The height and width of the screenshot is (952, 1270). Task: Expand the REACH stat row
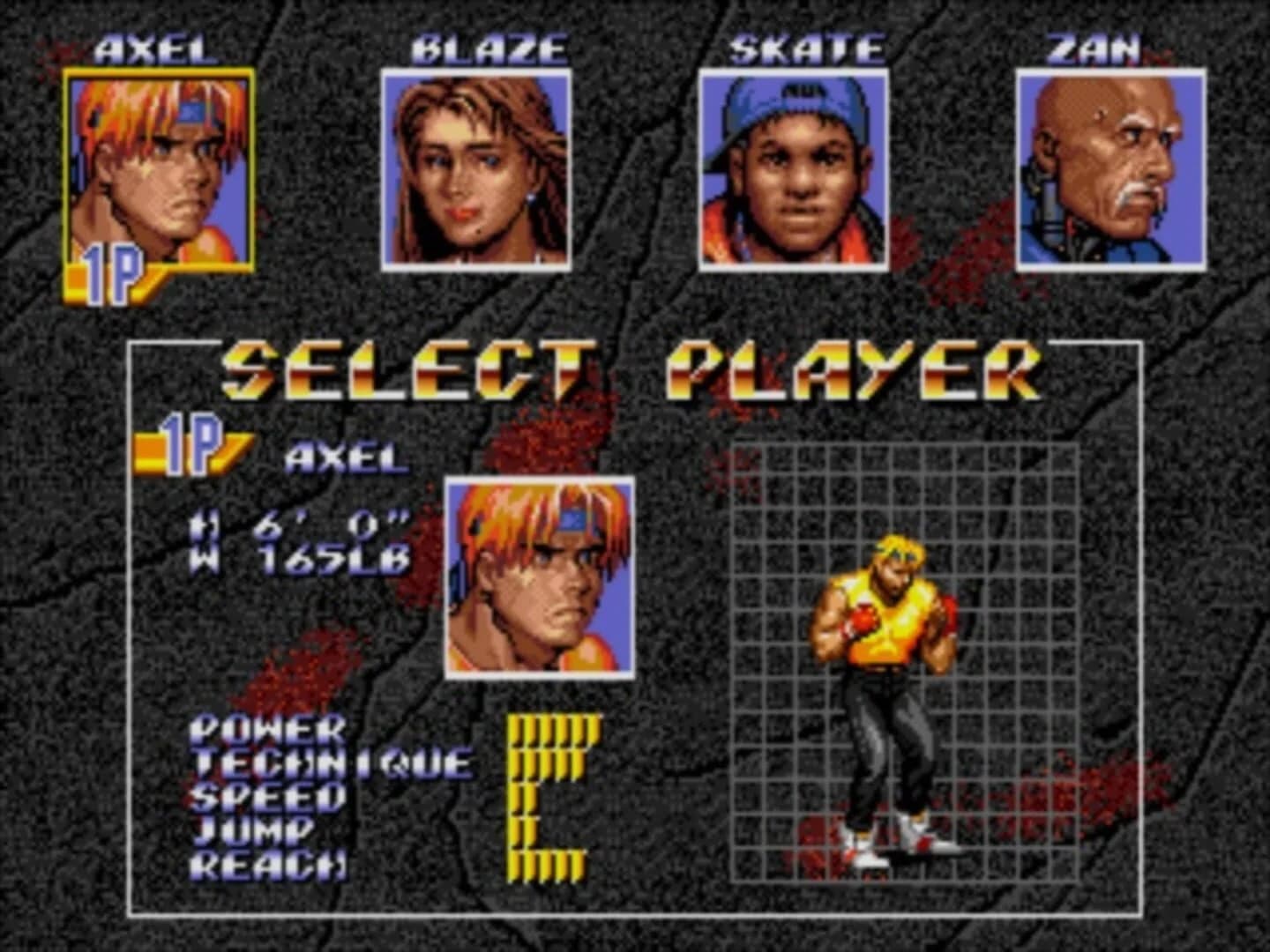point(266,866)
